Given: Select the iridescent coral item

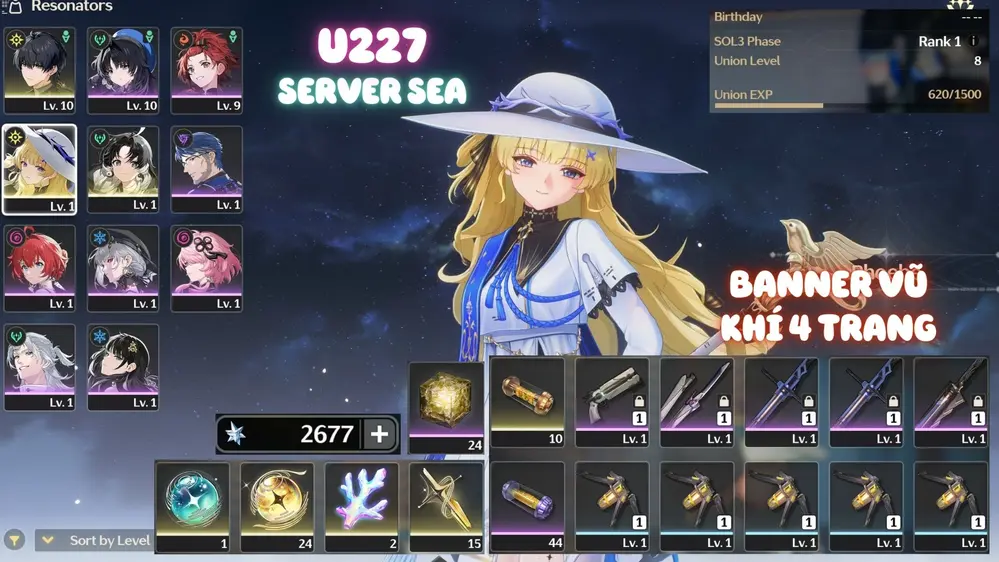Looking at the screenshot, I should click(x=362, y=505).
